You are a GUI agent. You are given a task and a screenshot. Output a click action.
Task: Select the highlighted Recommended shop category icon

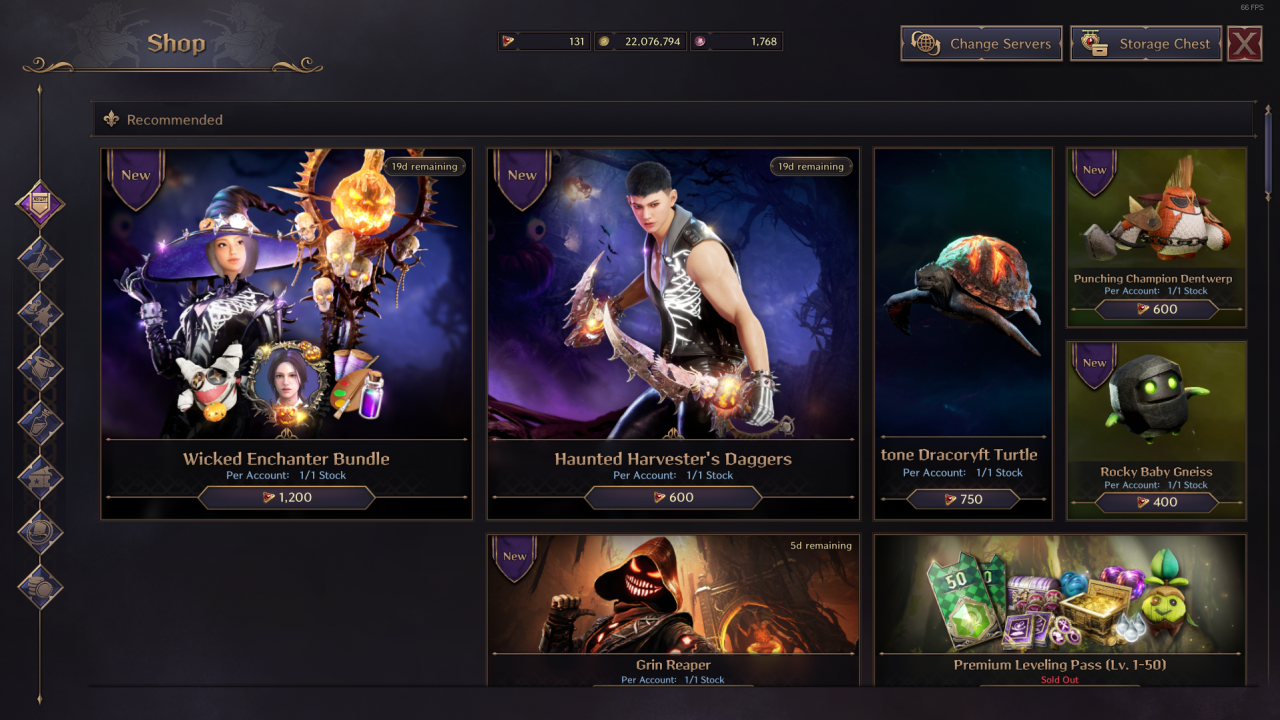point(41,203)
